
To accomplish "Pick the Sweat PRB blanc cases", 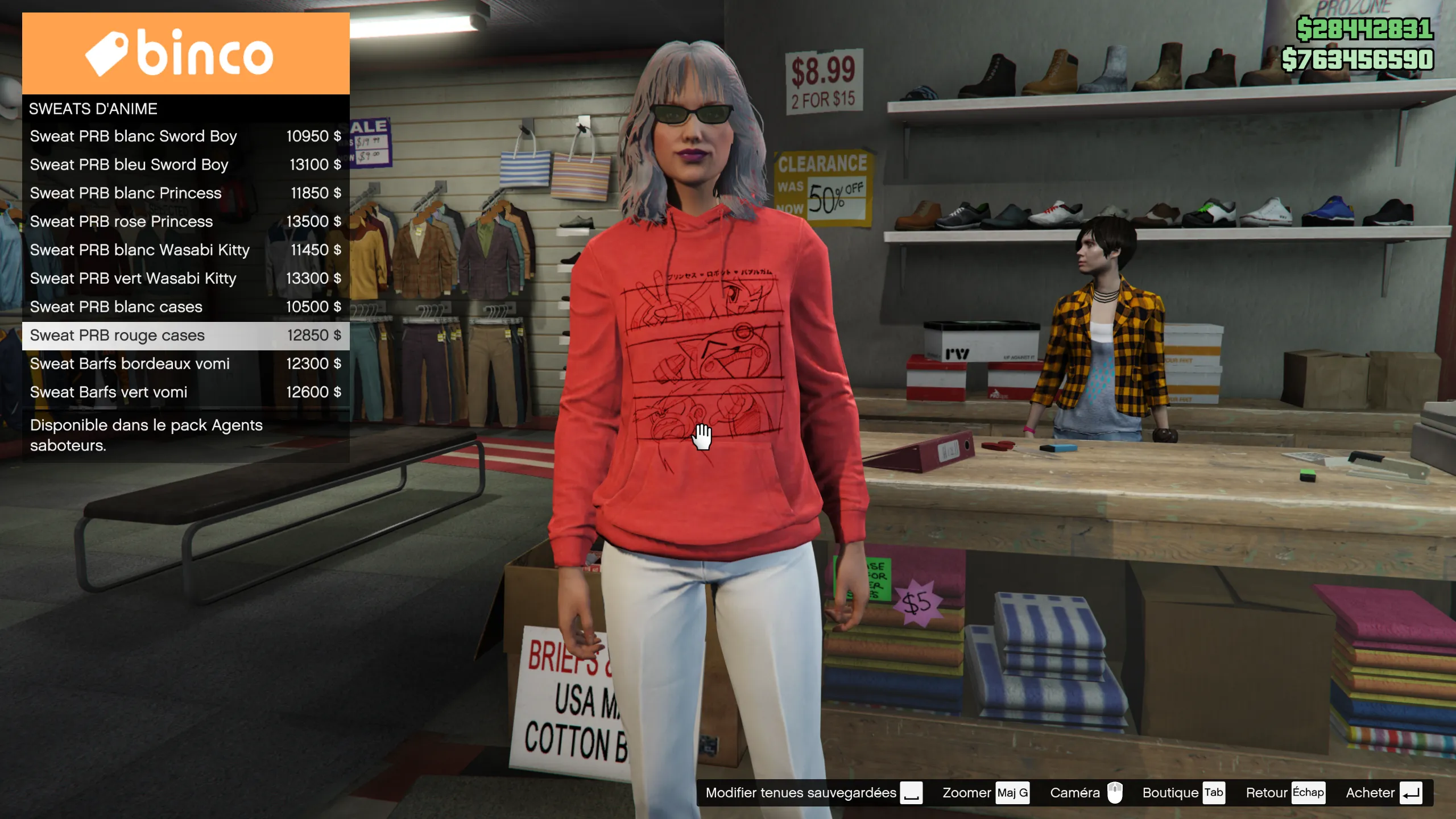I will click(x=185, y=307).
